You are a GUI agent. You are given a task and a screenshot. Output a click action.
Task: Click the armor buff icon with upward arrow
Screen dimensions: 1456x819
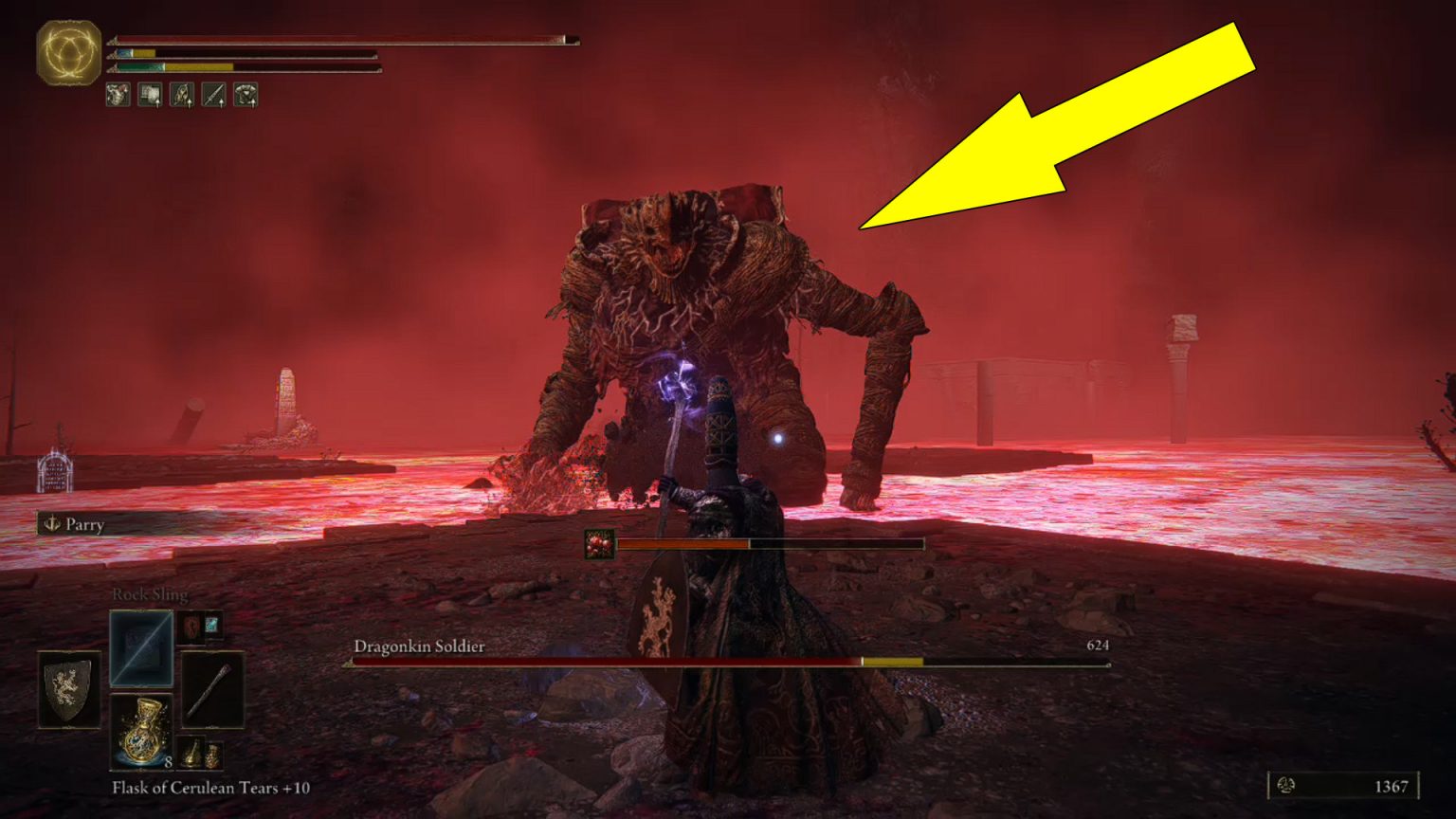246,96
